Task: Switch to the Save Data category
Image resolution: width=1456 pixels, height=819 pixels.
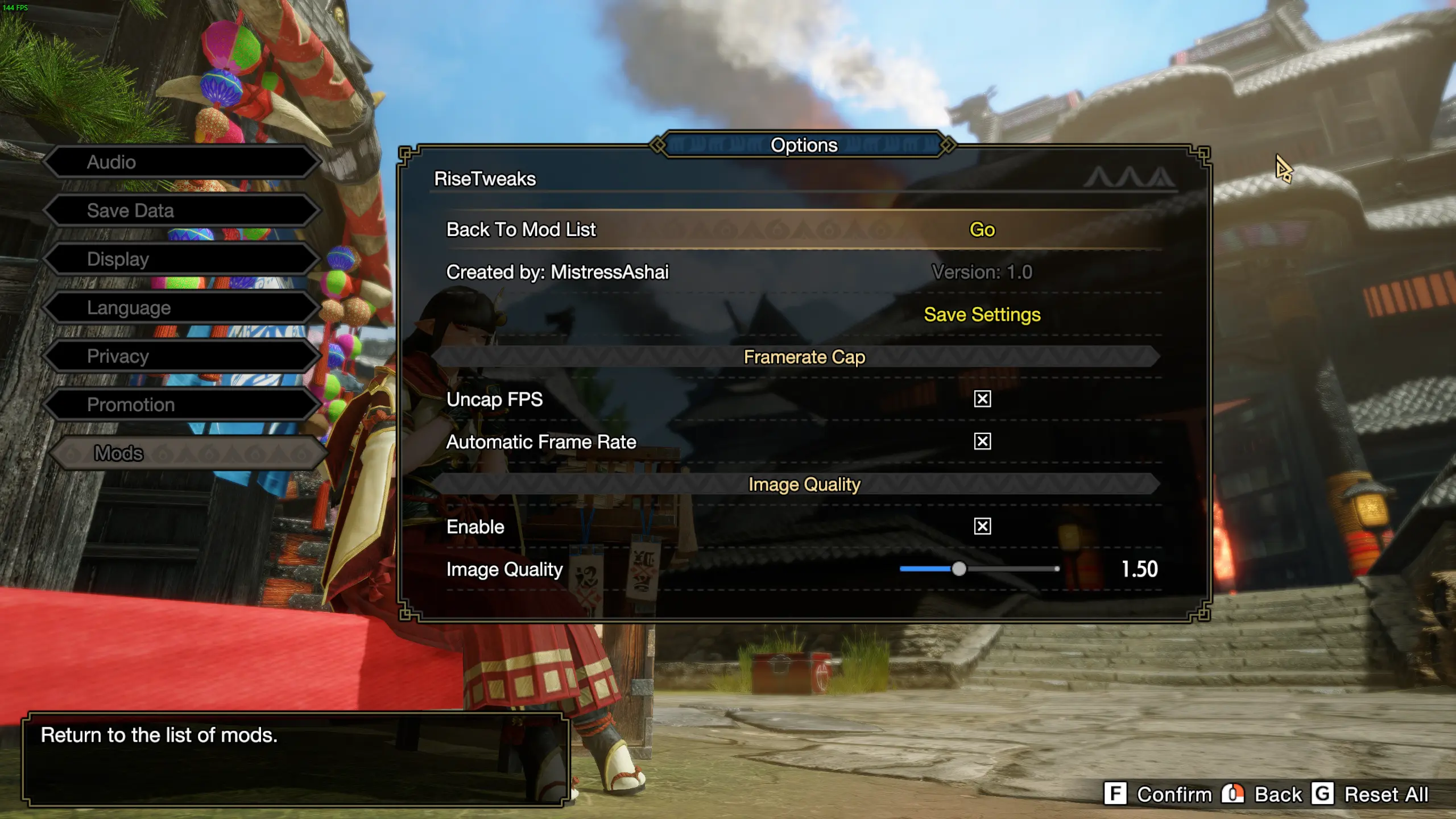Action: tap(181, 211)
